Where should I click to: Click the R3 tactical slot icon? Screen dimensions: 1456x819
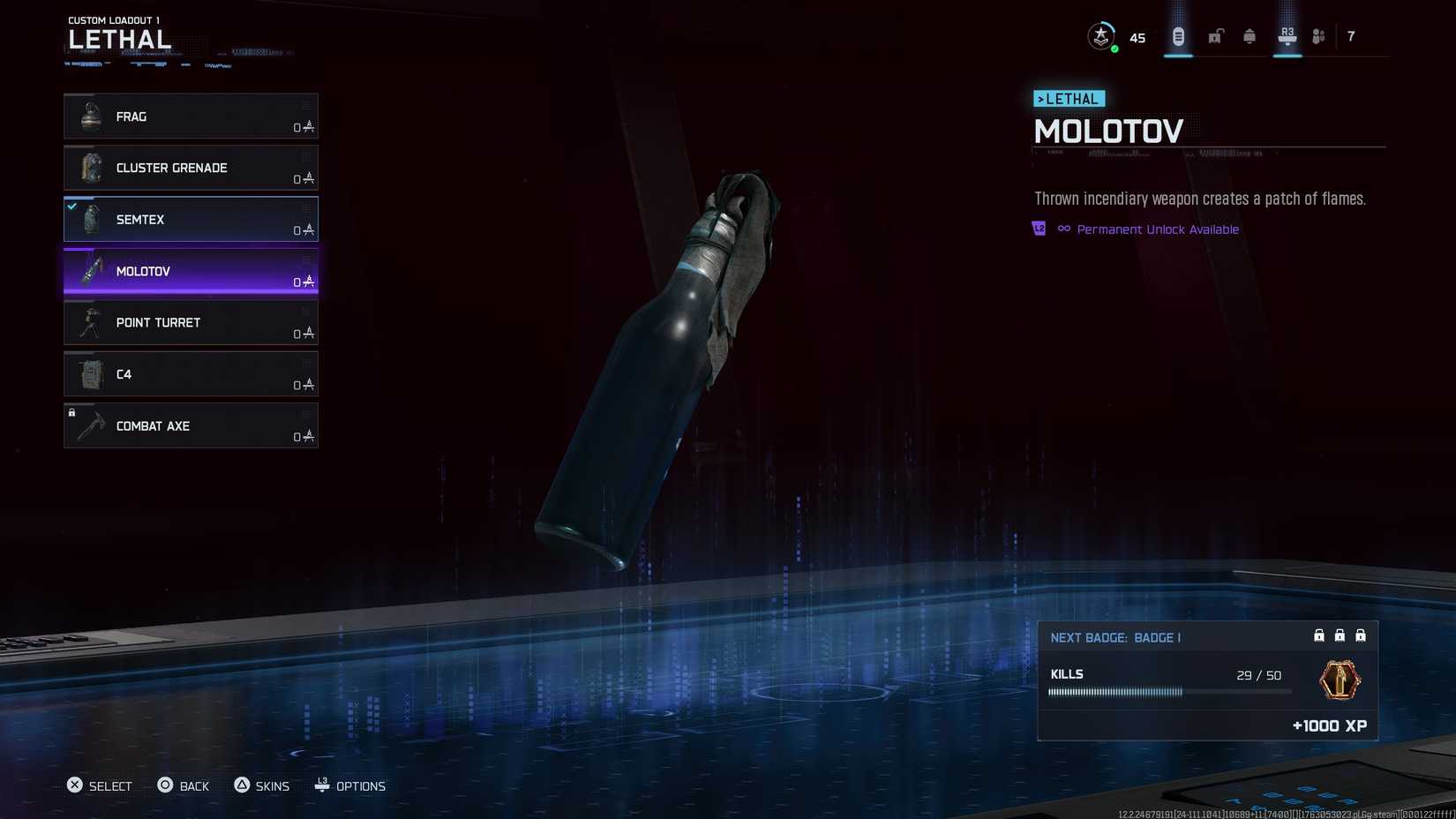[1287, 36]
